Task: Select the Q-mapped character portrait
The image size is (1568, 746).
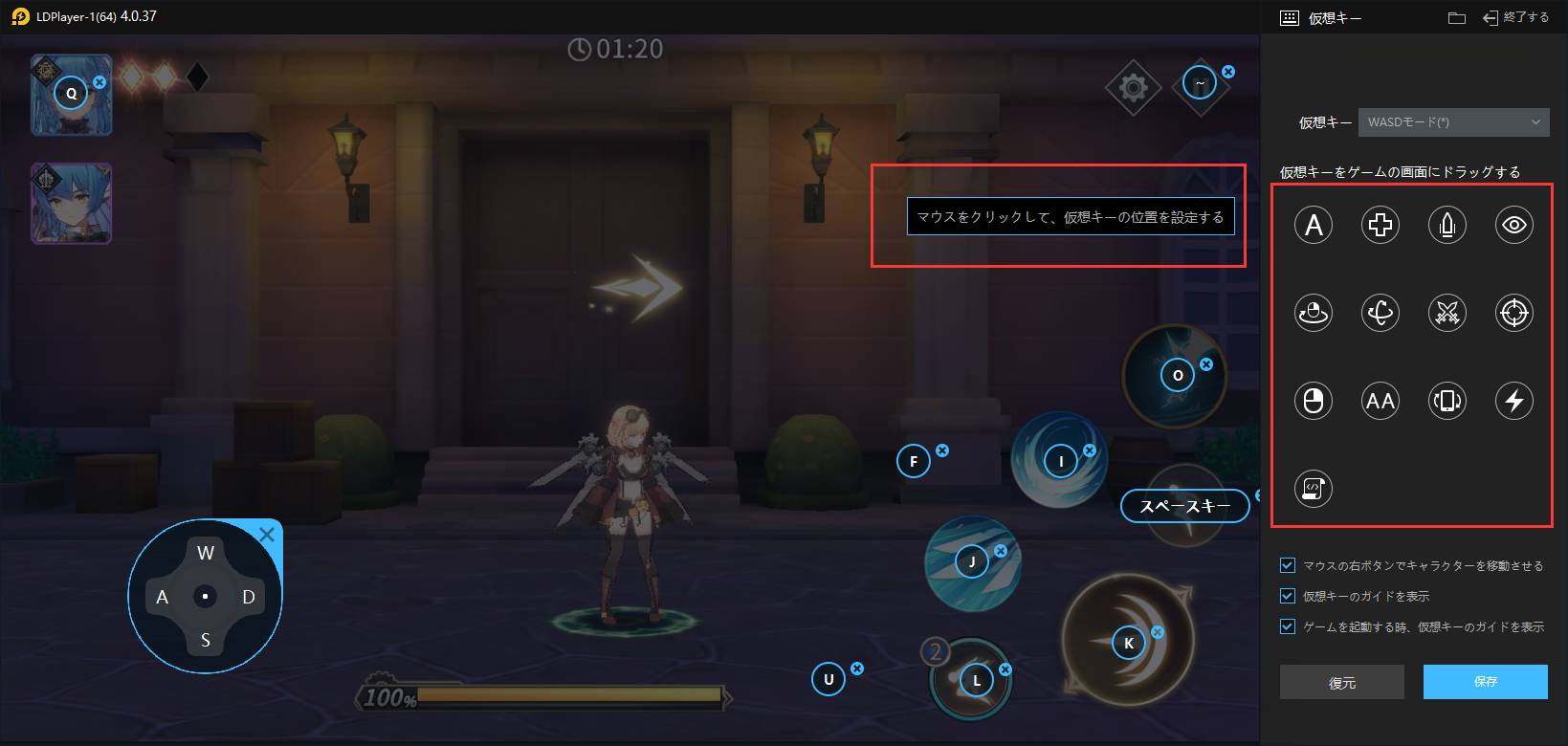Action: (x=72, y=94)
